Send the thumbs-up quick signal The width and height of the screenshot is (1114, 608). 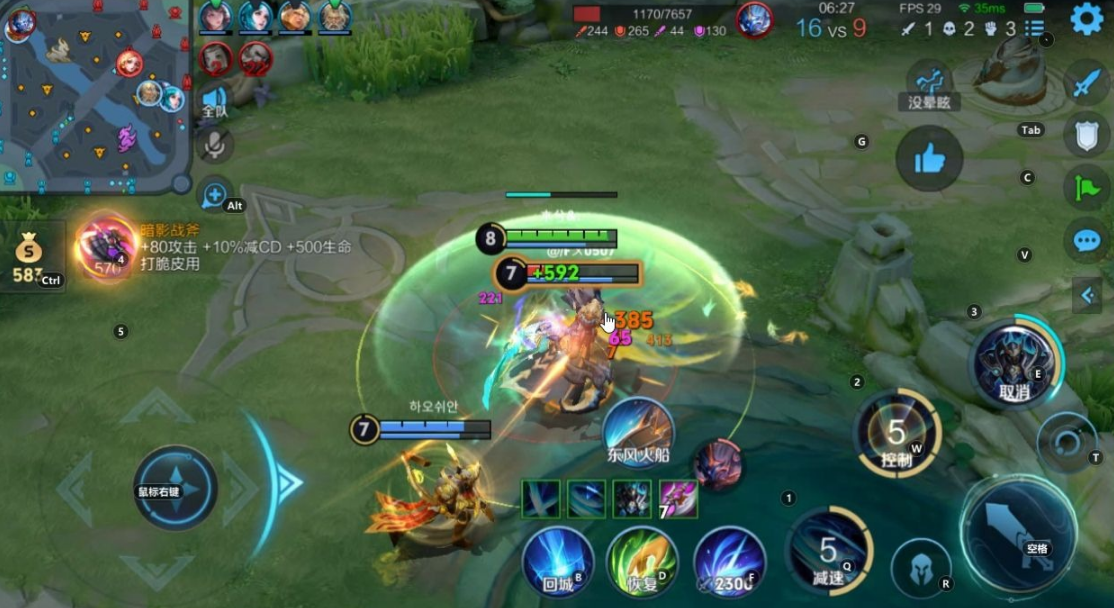pyautogui.click(x=929, y=158)
